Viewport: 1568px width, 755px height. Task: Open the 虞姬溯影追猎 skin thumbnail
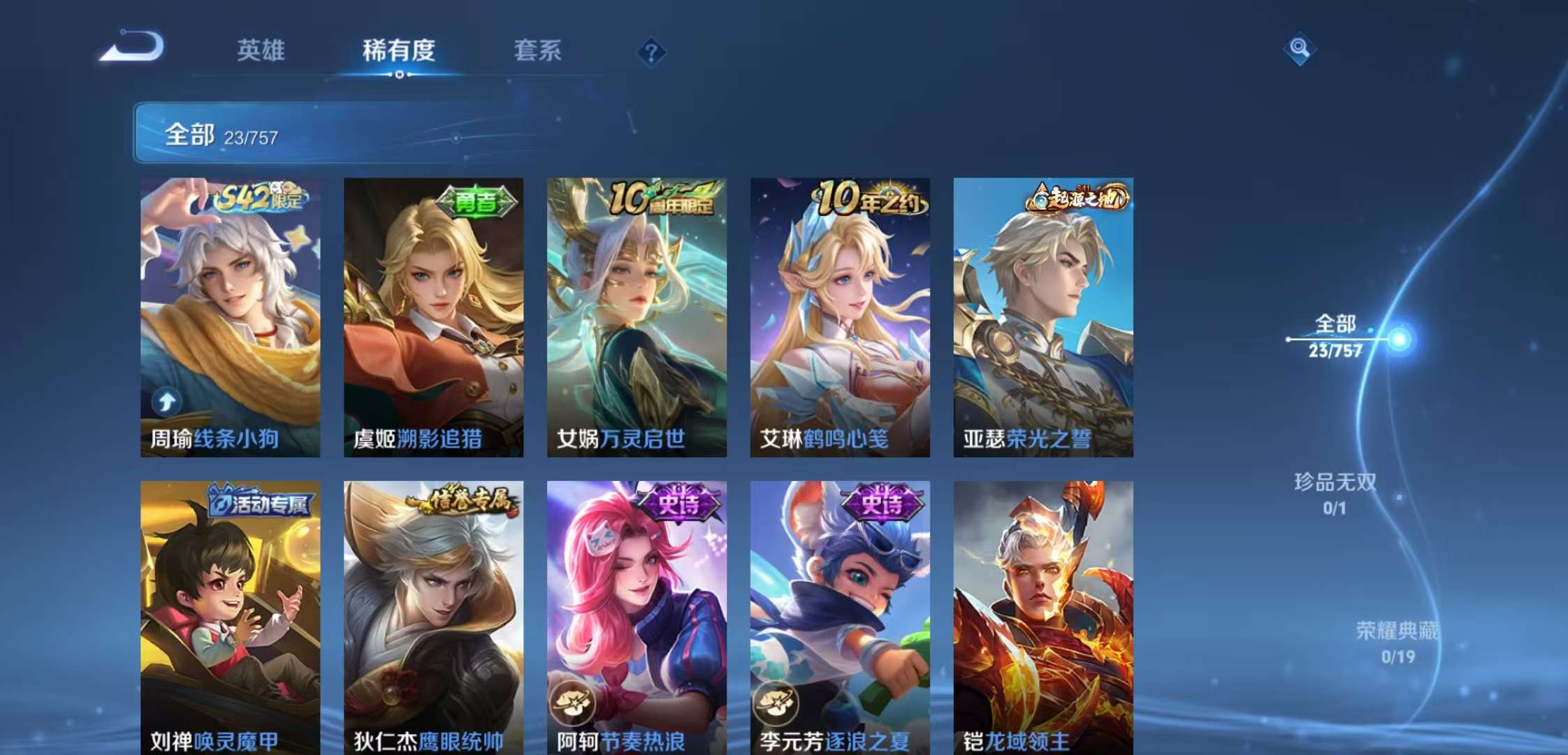(434, 315)
